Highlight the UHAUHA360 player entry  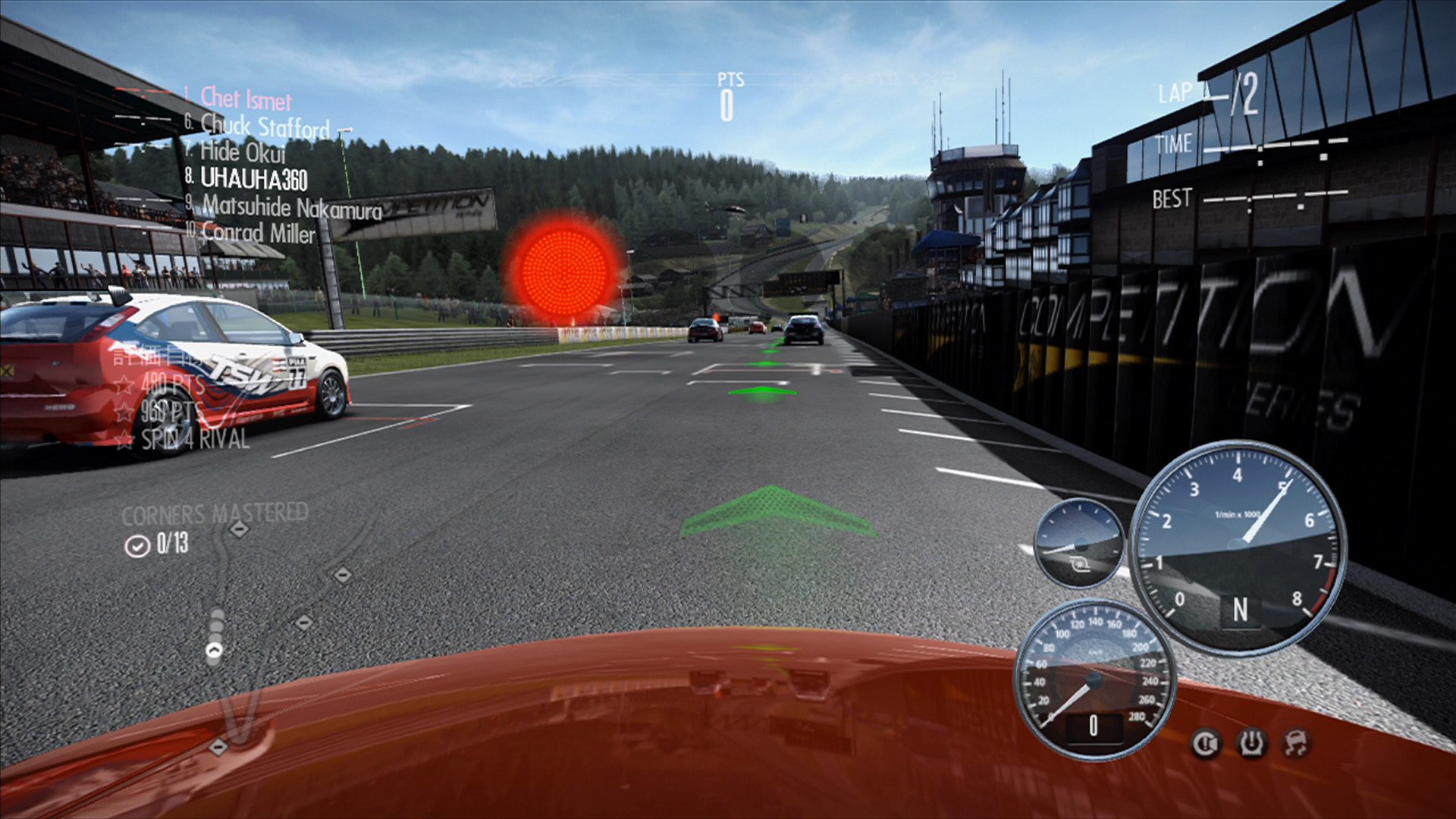(x=253, y=179)
